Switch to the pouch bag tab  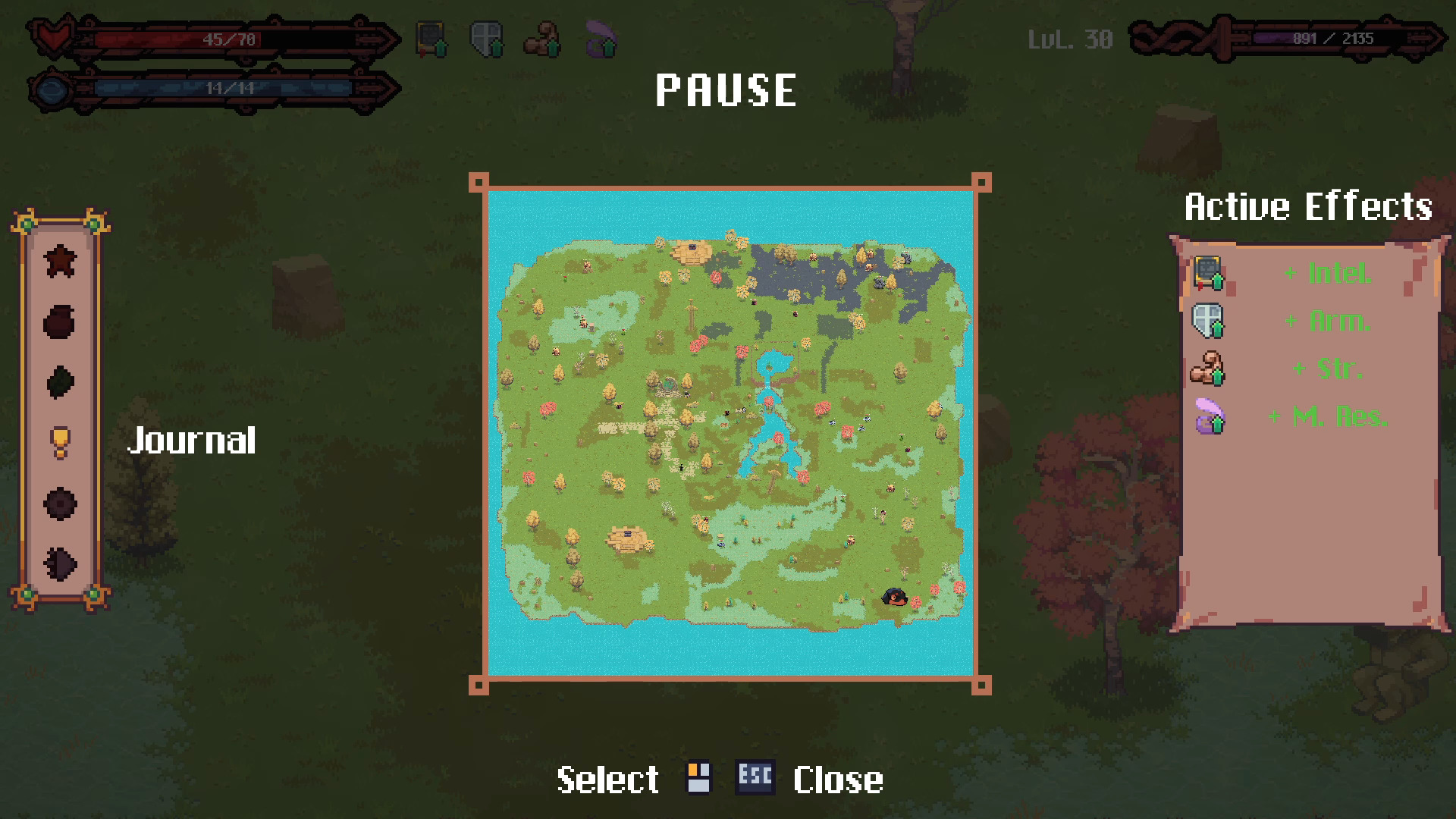pos(60,322)
